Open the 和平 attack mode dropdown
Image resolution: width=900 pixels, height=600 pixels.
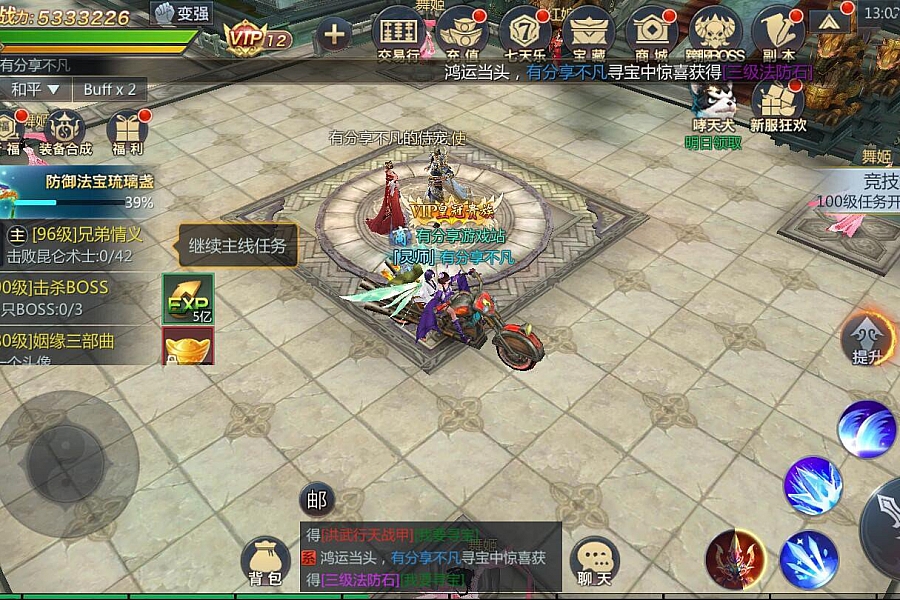(x=36, y=89)
